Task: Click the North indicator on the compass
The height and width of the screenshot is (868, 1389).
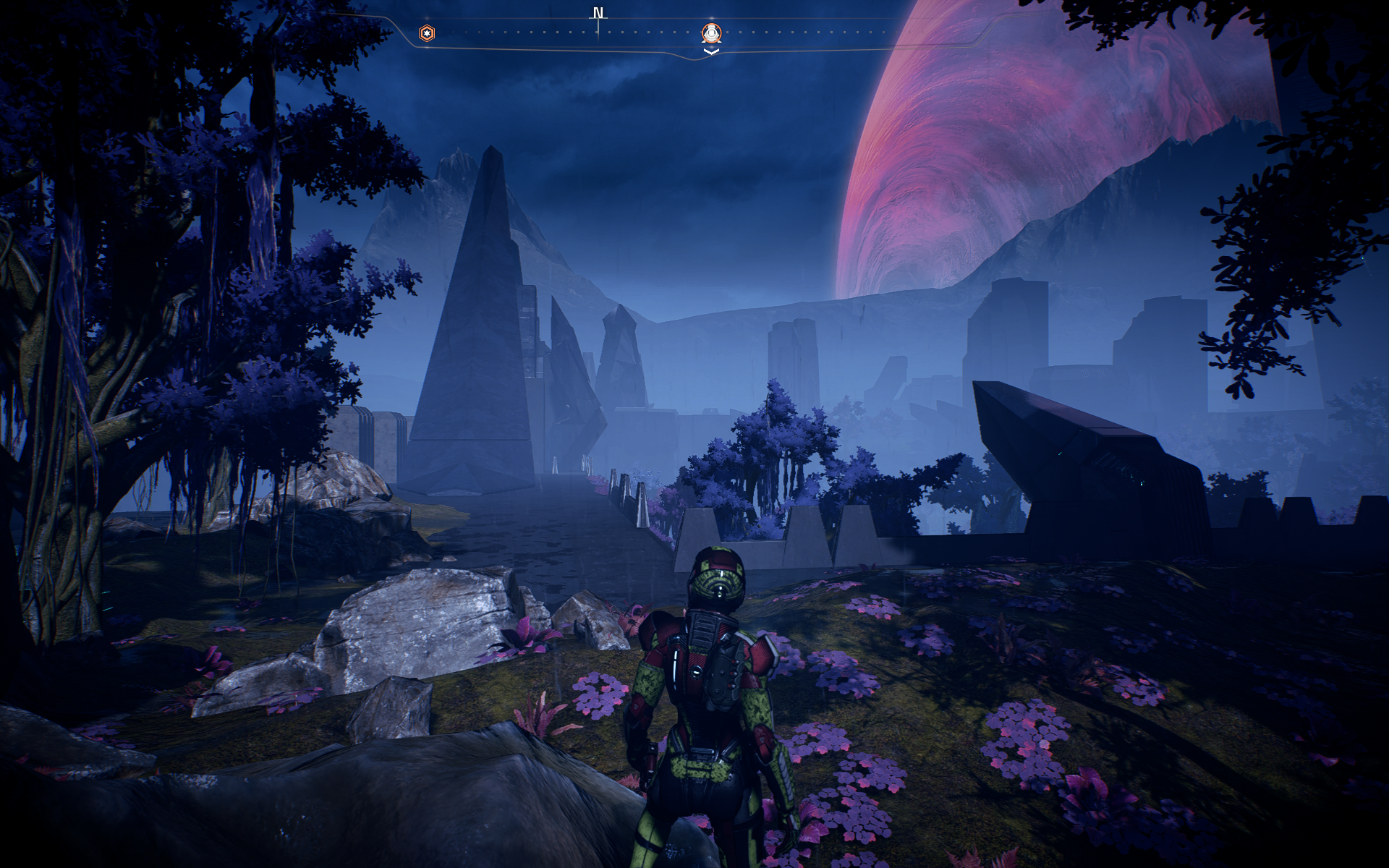Action: pyautogui.click(x=598, y=14)
